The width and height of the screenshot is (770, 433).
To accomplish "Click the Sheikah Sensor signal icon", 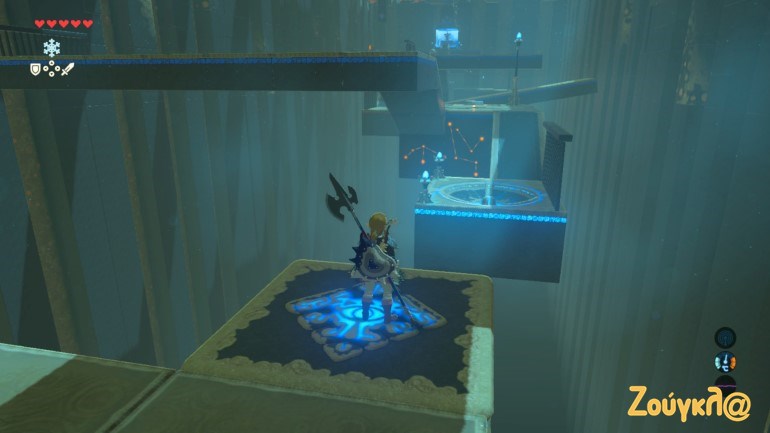I will (x=725, y=338).
